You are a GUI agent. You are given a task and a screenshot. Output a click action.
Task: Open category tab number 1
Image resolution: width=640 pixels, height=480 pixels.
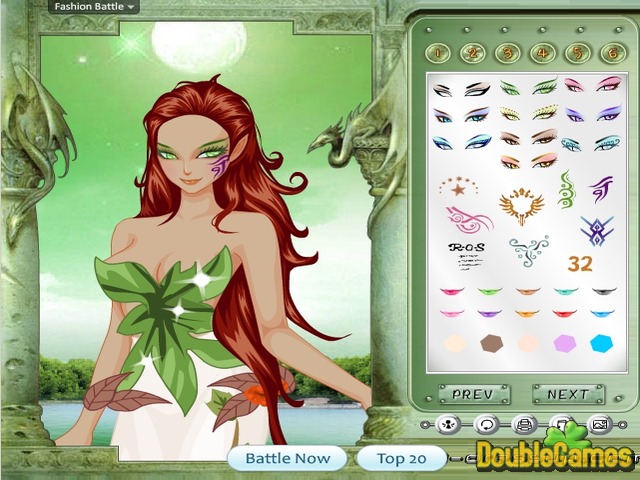[440, 52]
